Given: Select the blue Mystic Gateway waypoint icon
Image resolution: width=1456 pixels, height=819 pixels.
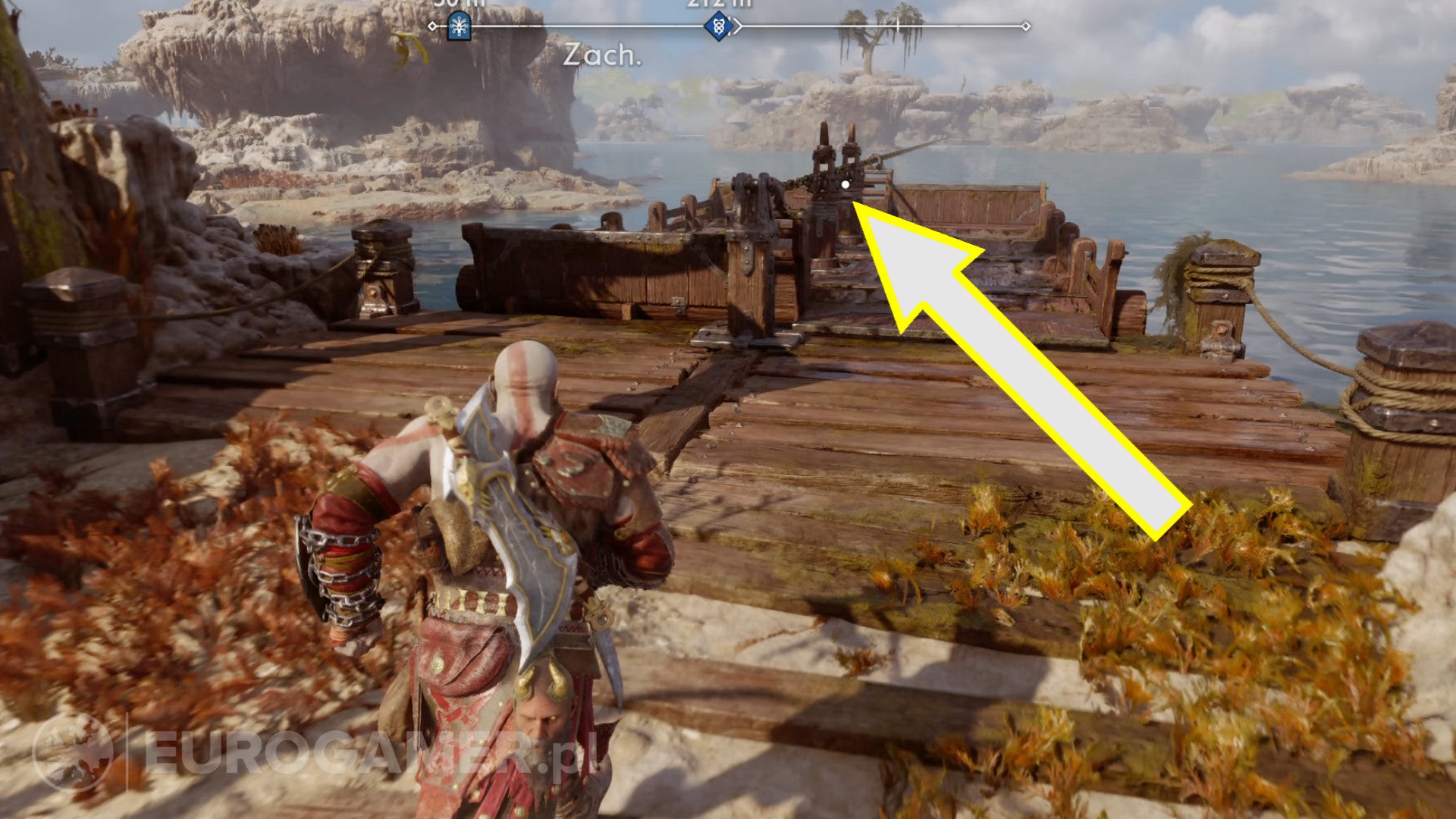Looking at the screenshot, I should point(460,26).
